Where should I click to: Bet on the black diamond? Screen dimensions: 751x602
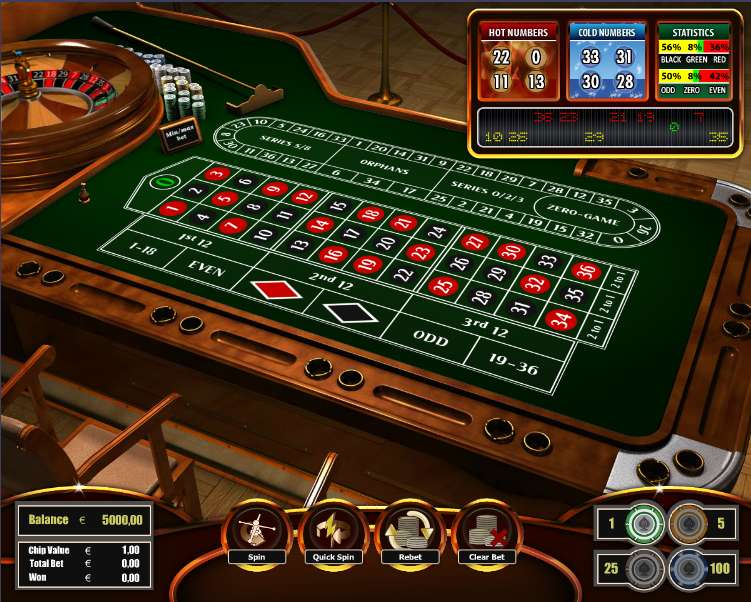click(350, 313)
